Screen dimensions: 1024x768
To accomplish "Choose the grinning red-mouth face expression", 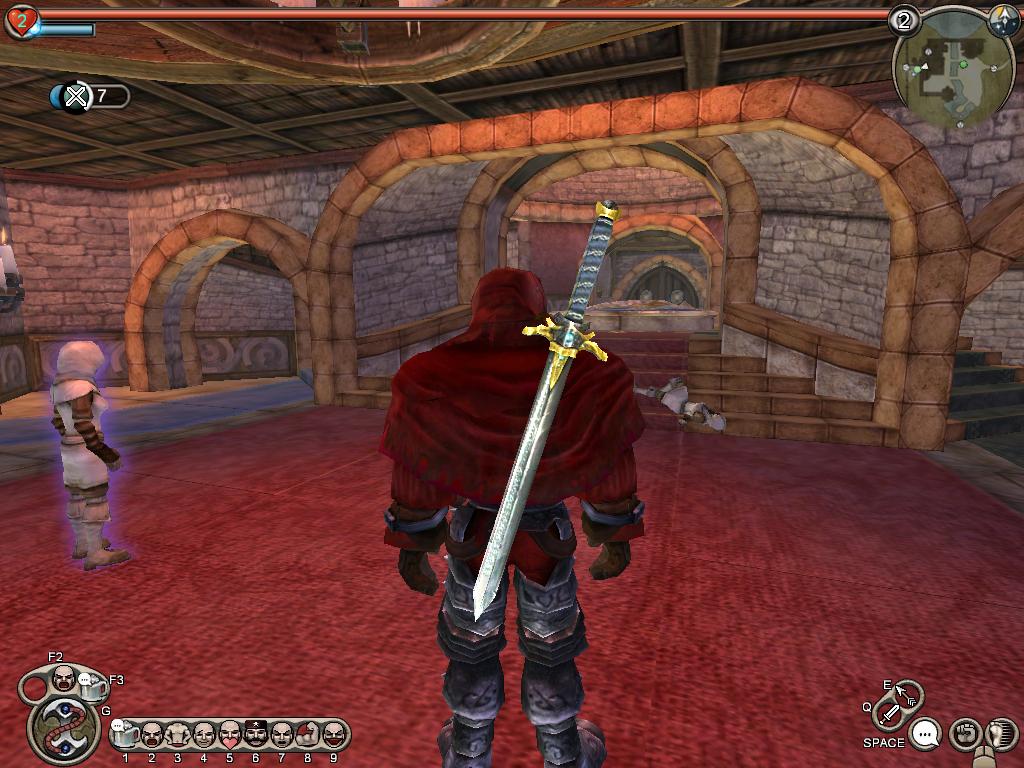I will (x=333, y=735).
